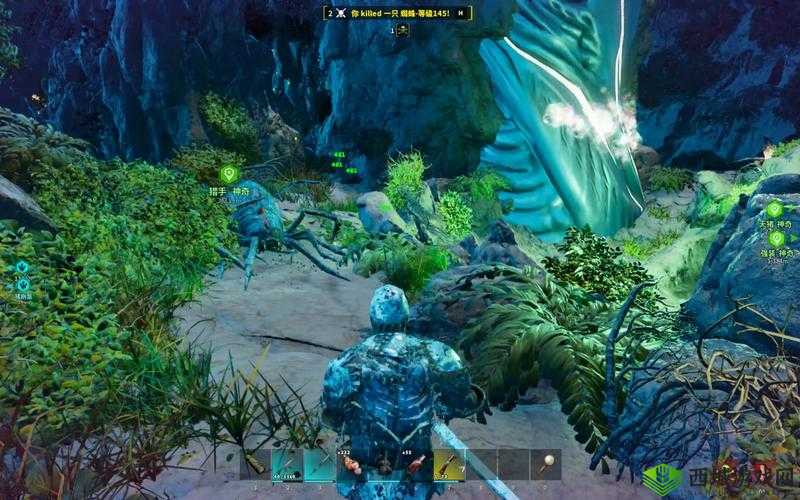The width and height of the screenshot is (800, 500).
Task: Choose the yellow-highlighted hotbar slot
Action: tap(448, 464)
